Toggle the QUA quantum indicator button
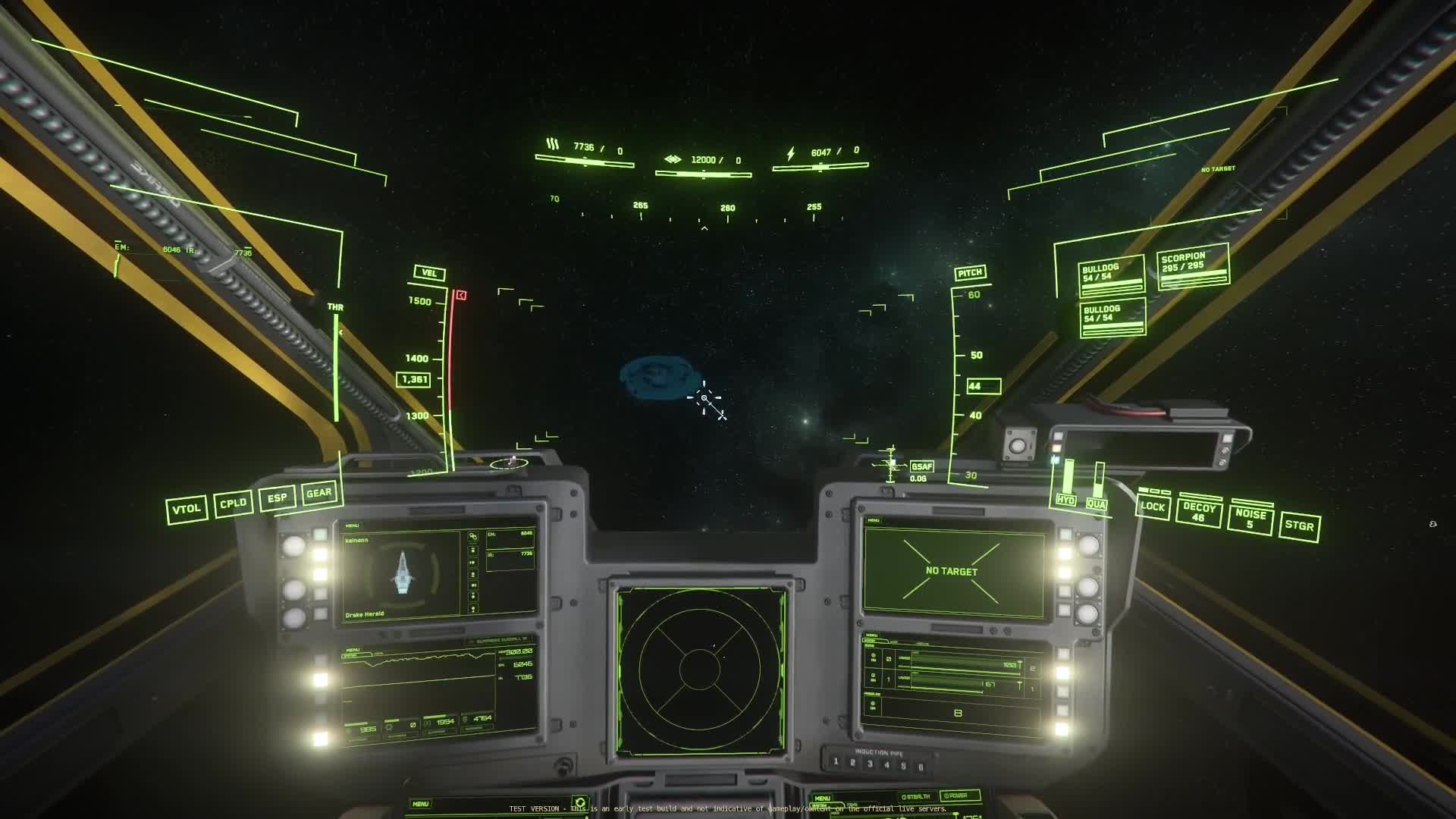 click(x=1097, y=504)
